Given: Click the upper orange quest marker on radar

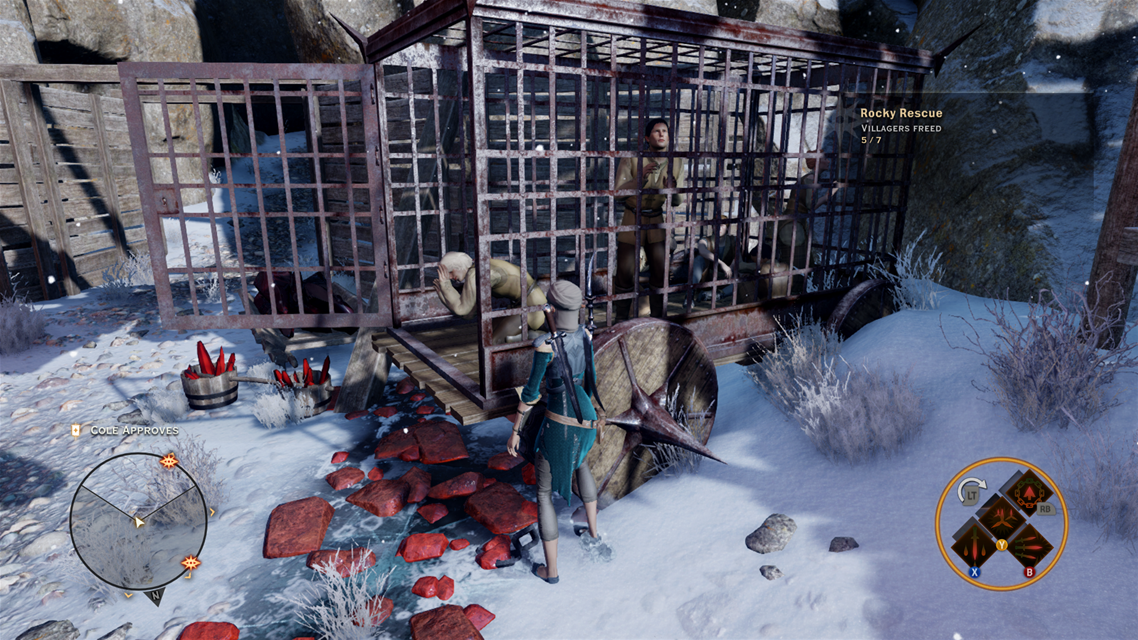Looking at the screenshot, I should 168,461.
